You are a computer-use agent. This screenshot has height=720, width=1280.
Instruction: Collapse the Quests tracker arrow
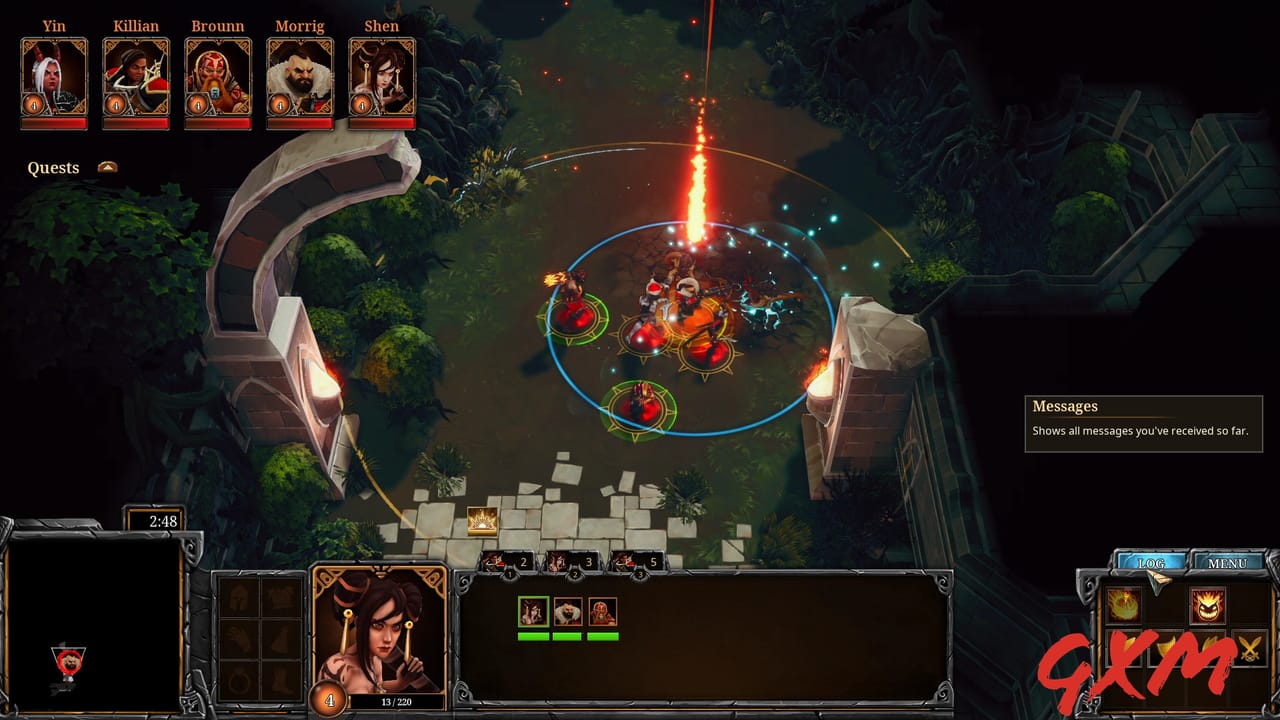click(107, 167)
